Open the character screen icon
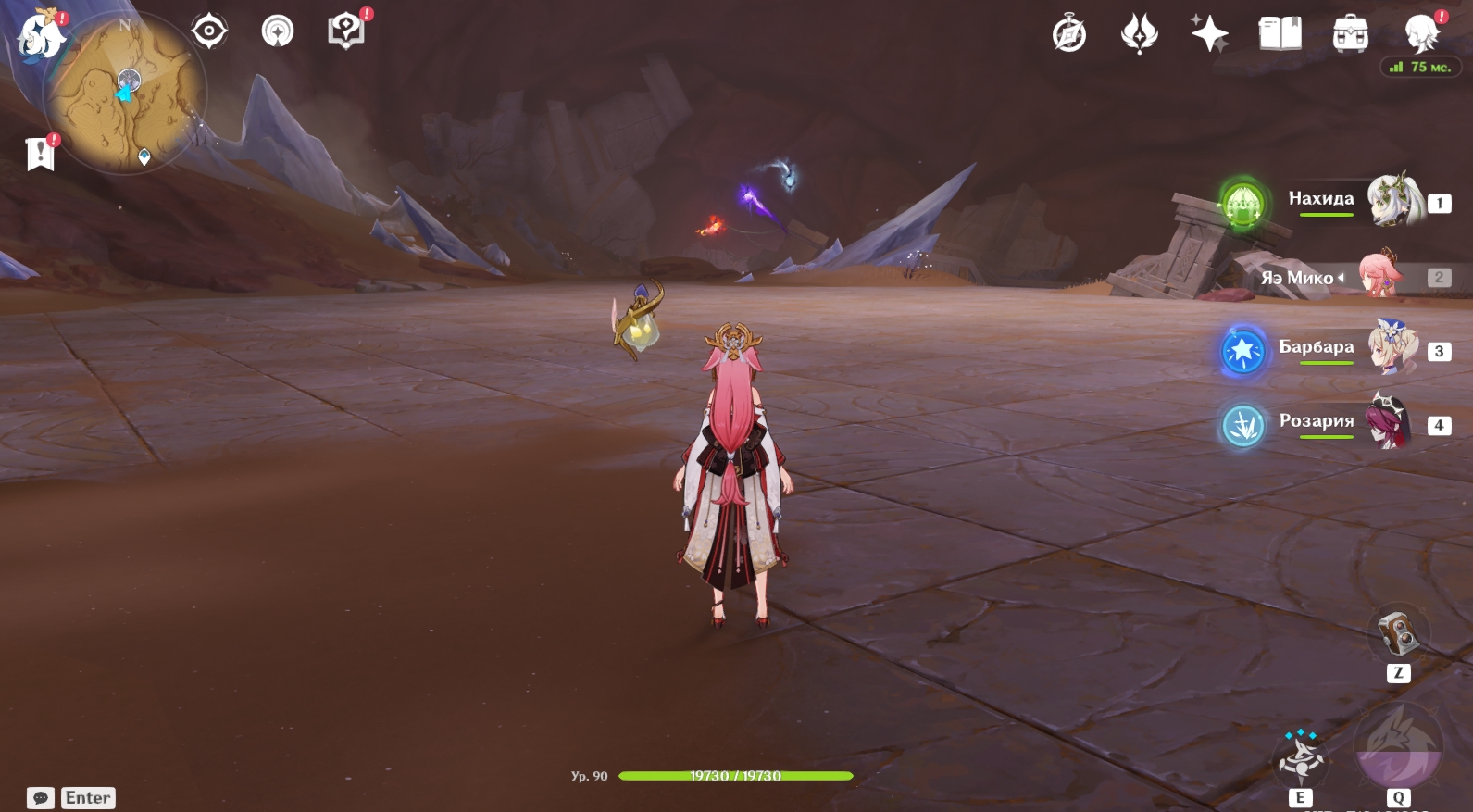The image size is (1473, 812). (1420, 35)
